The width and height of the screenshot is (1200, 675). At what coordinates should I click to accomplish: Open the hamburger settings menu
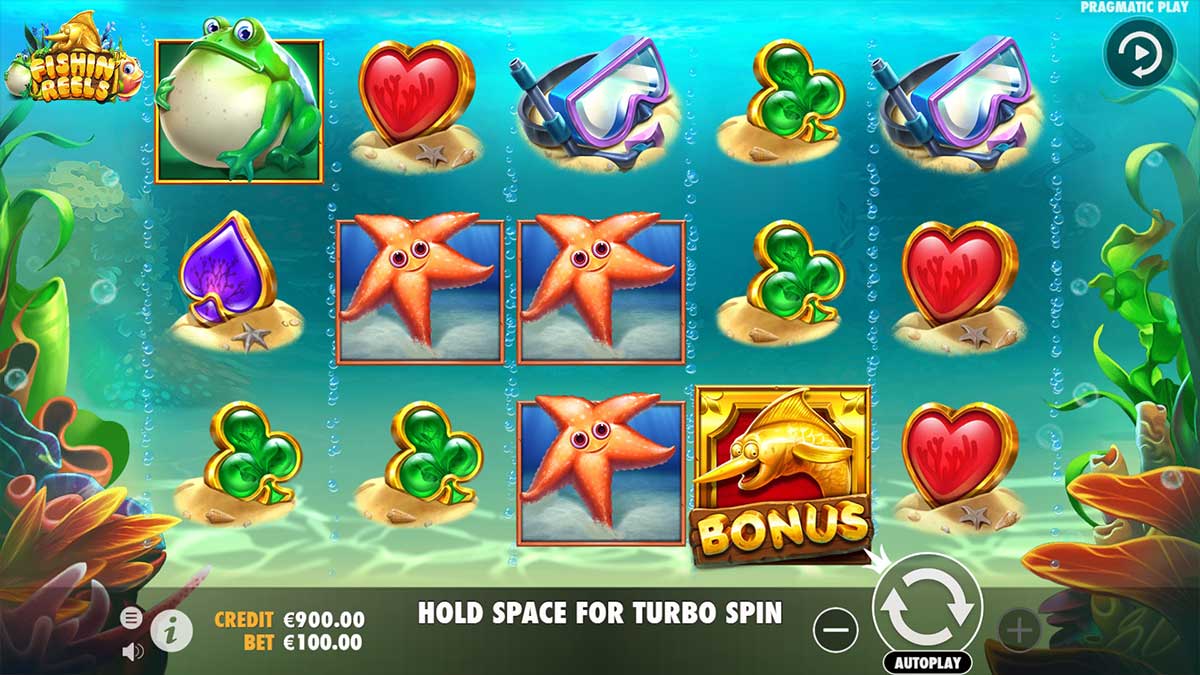(x=131, y=618)
